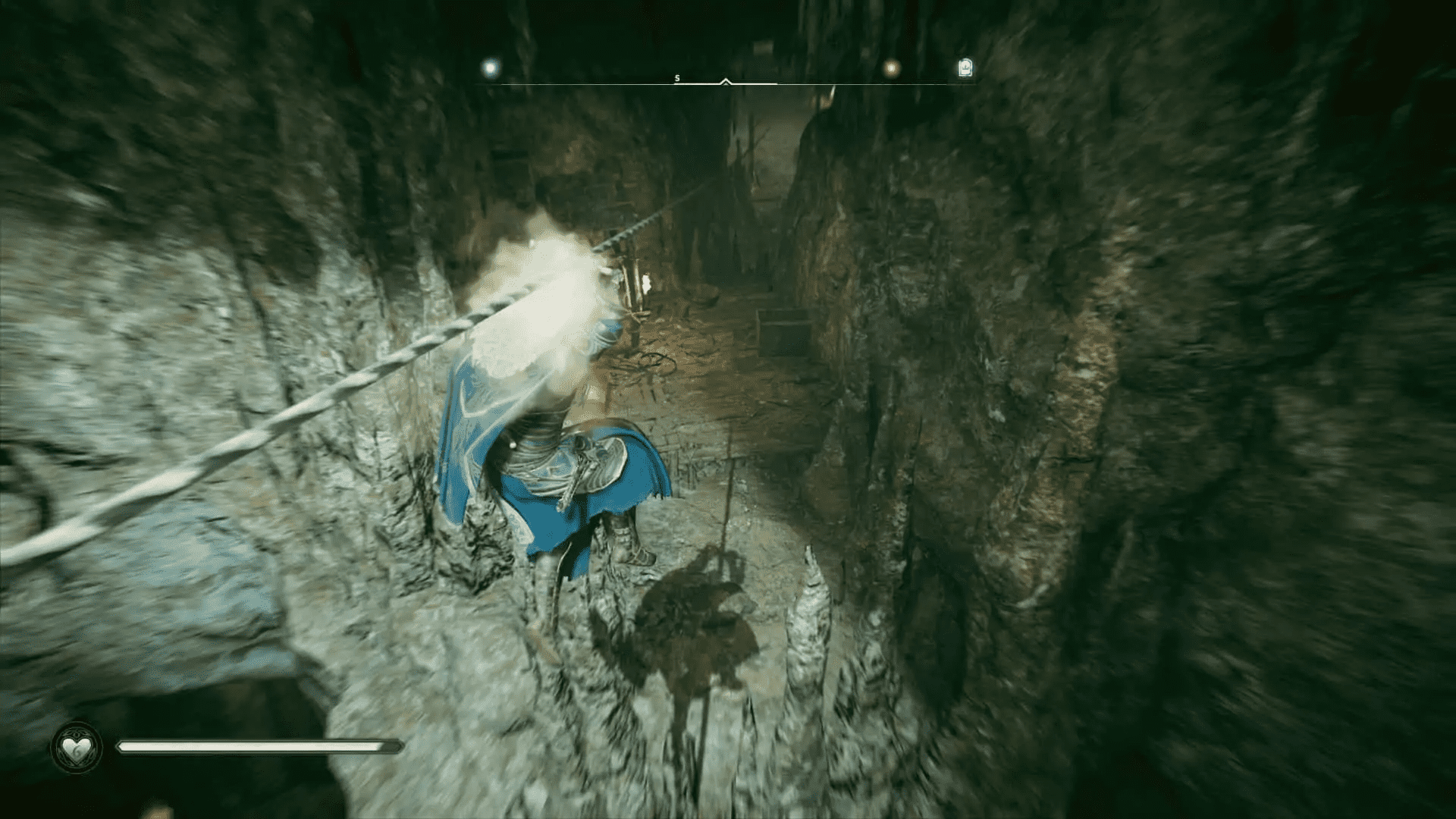
Task: Click the faint orange marker near compass right
Action: [892, 68]
